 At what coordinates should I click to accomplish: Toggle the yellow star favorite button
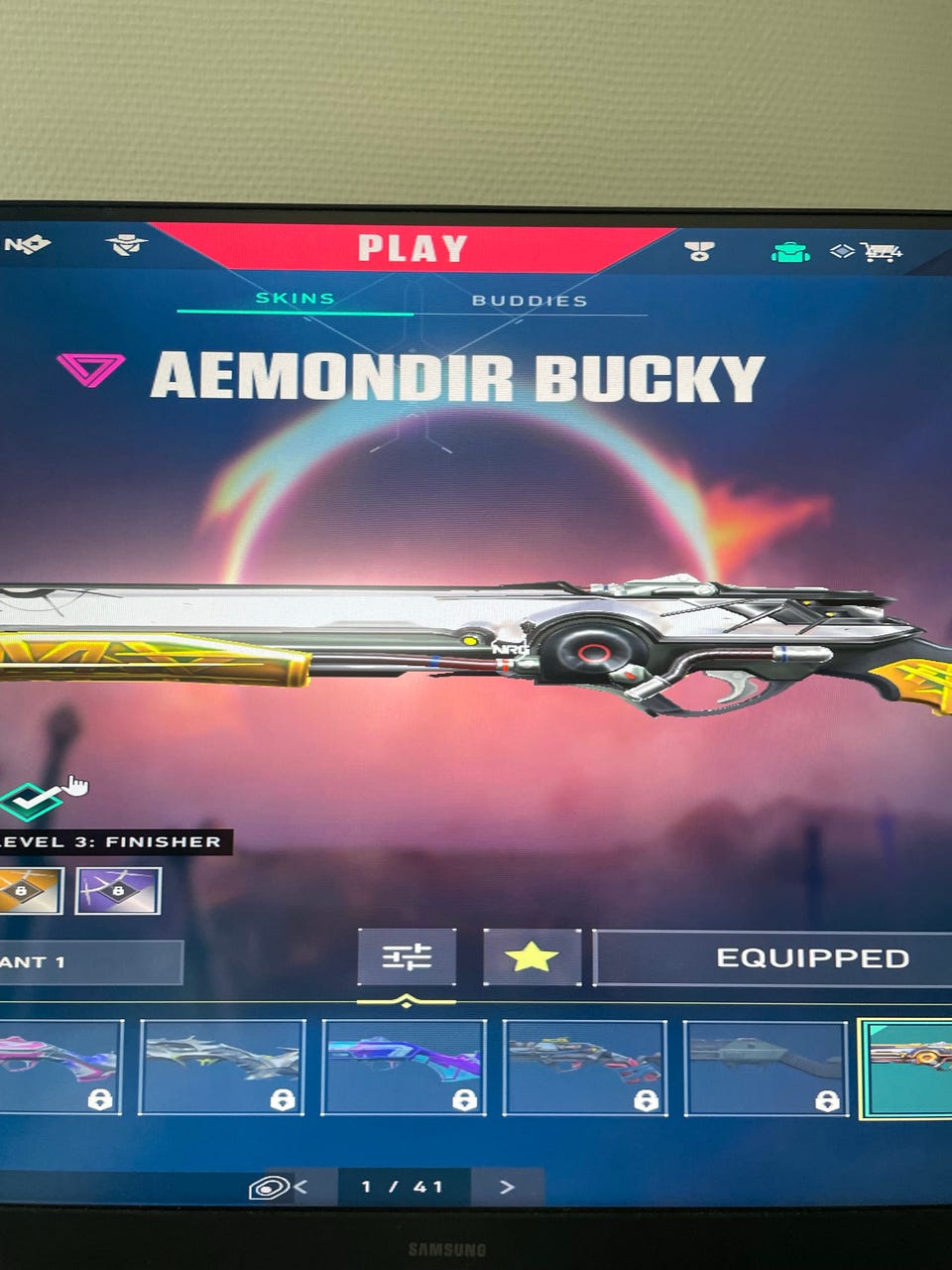(x=532, y=957)
